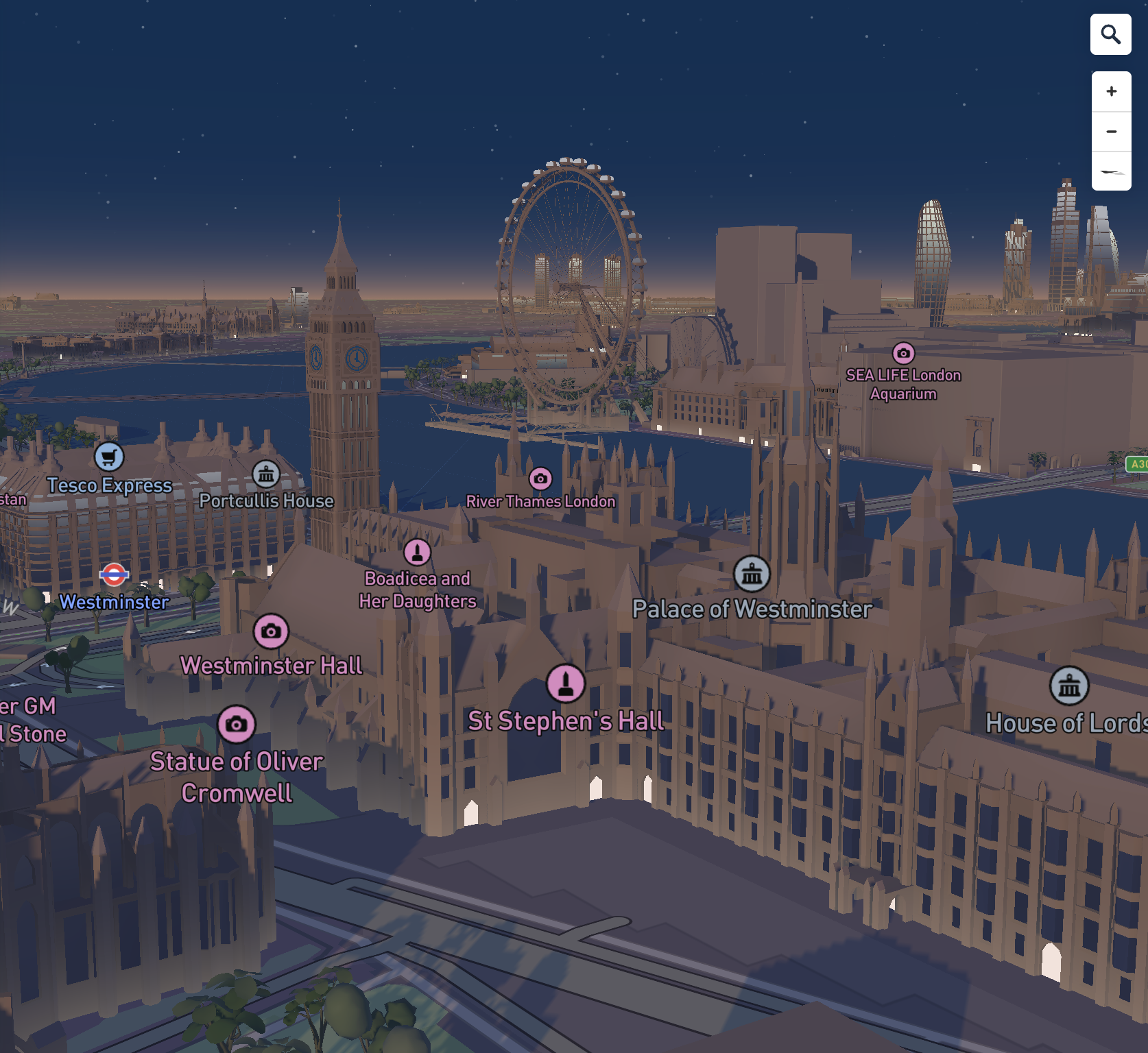Open the Westminster Hall camera marker
The width and height of the screenshot is (1148, 1053).
click(x=271, y=631)
